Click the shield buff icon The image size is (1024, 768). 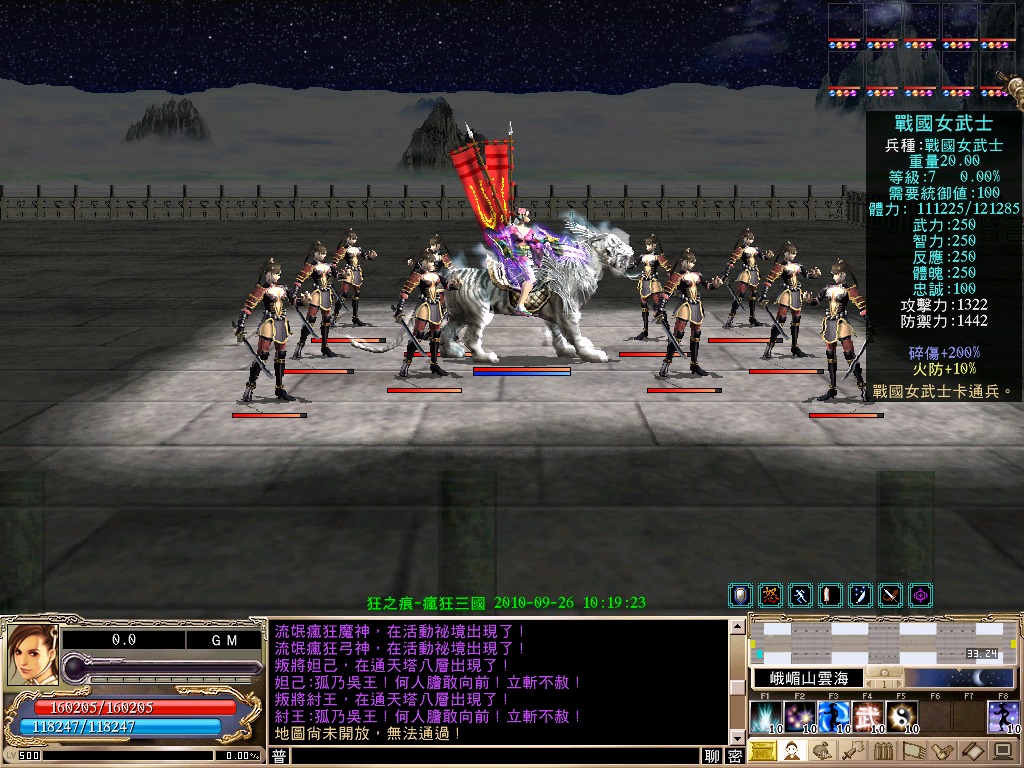[740, 596]
